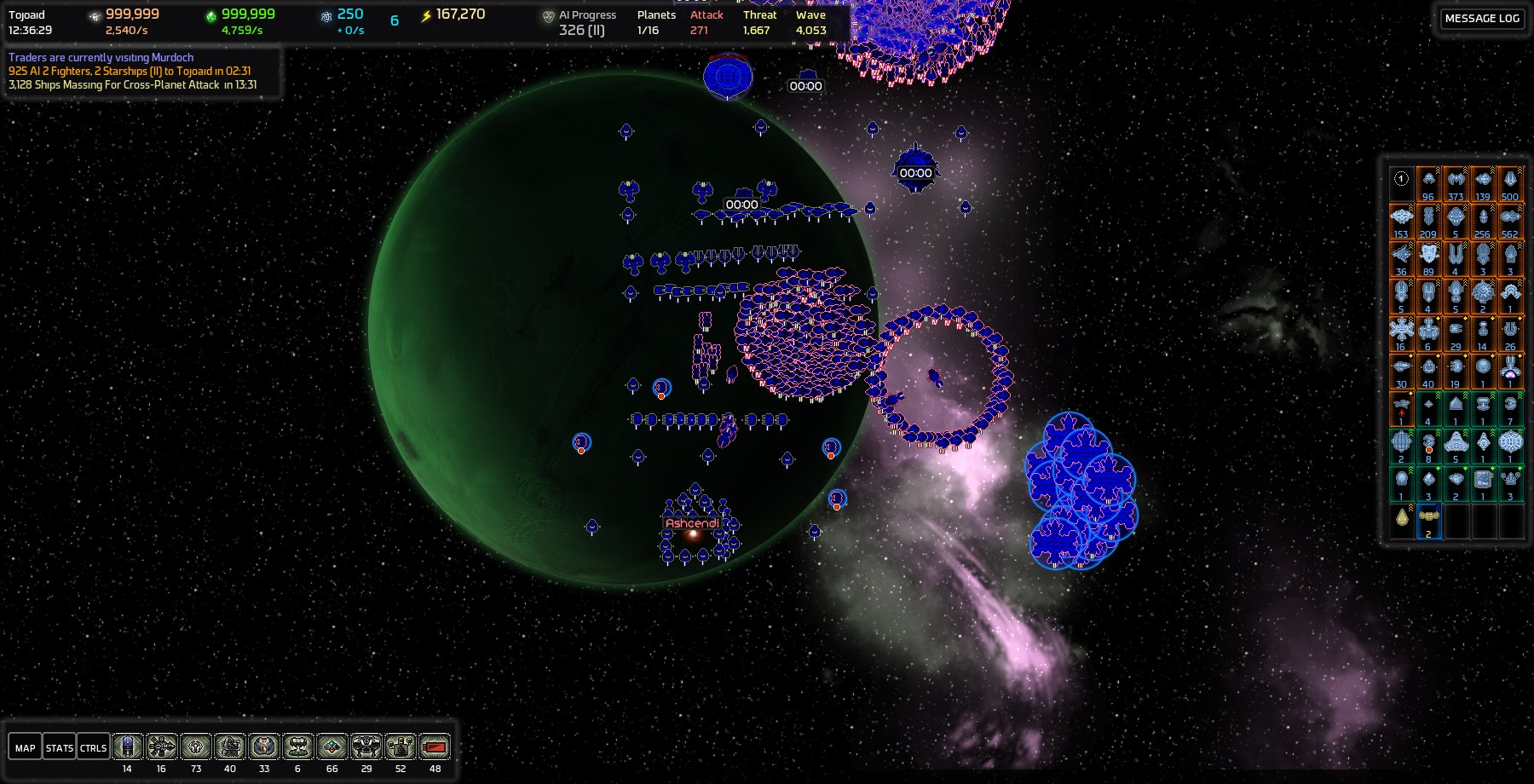The image size is (1534, 784).
Task: Select the ship group with 89 units
Action: tap(1428, 258)
